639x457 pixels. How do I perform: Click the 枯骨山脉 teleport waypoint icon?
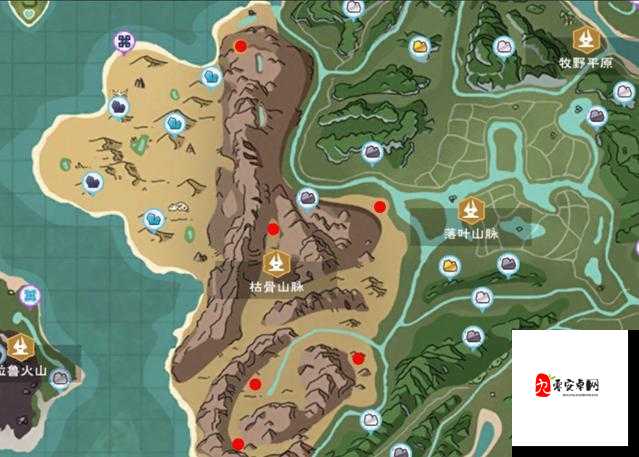[x=276, y=264]
